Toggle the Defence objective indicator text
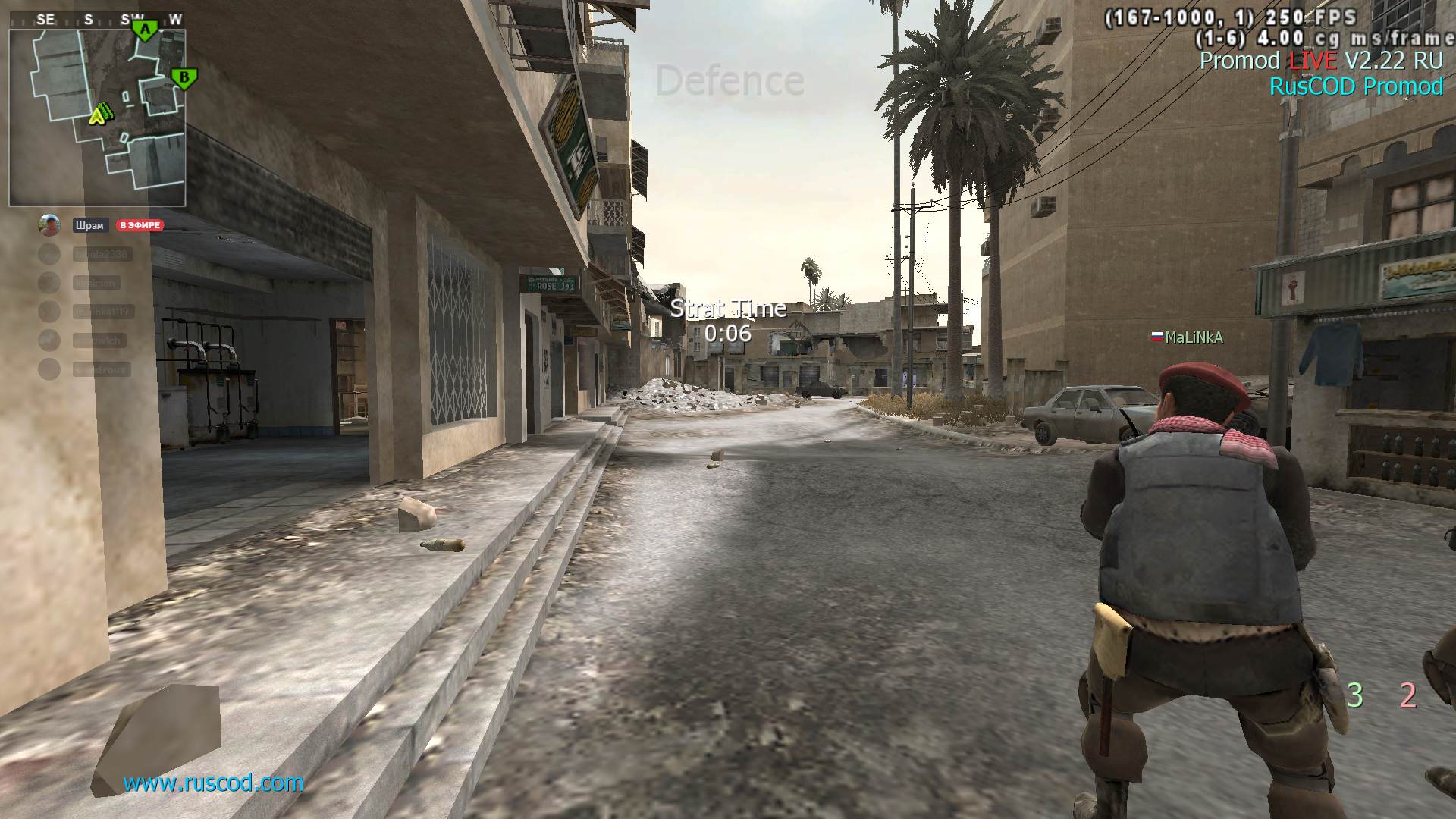This screenshot has width=1456, height=819. pyautogui.click(x=730, y=77)
